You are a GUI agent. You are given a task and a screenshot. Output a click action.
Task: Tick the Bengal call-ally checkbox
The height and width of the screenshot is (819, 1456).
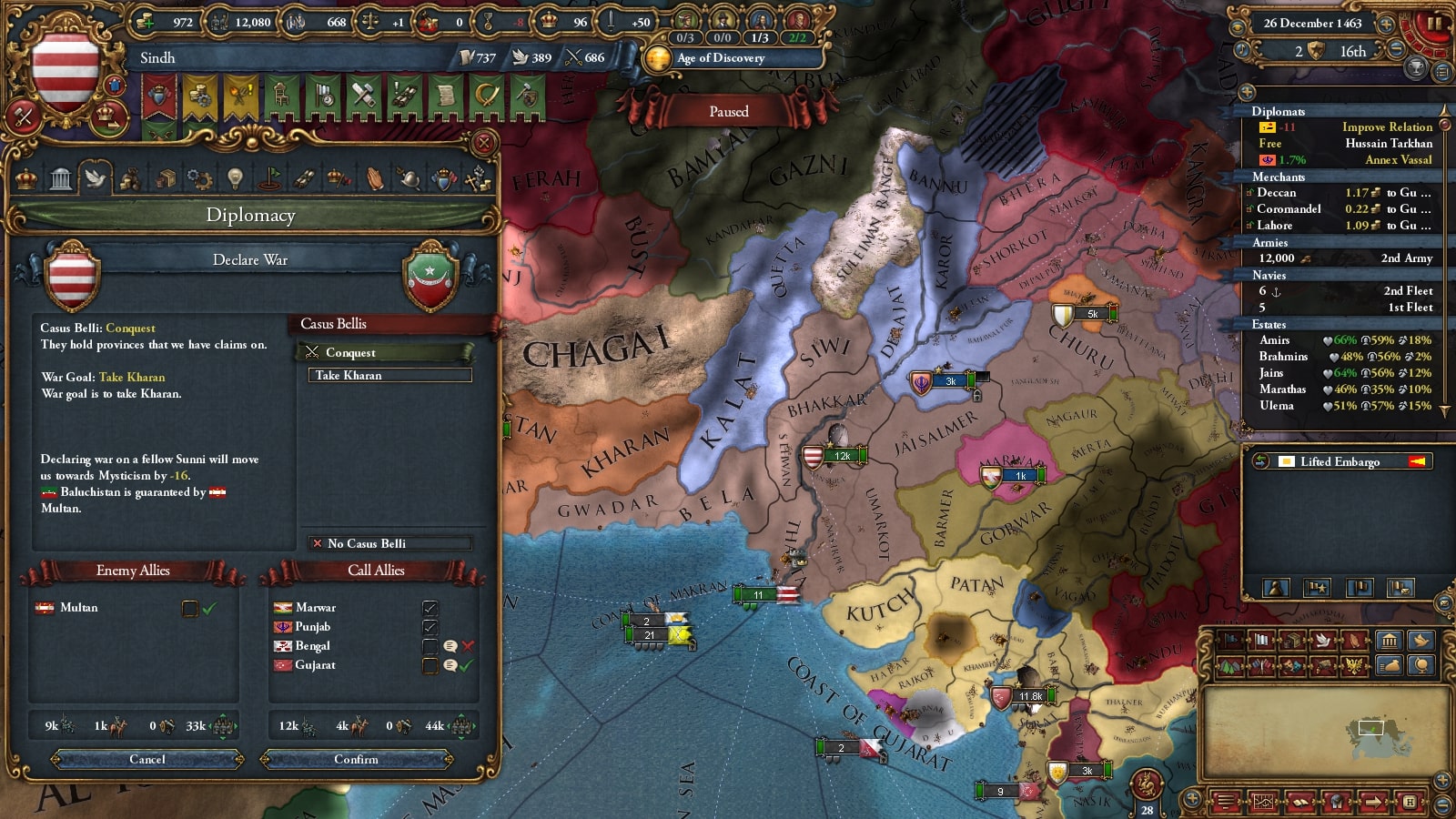point(430,646)
